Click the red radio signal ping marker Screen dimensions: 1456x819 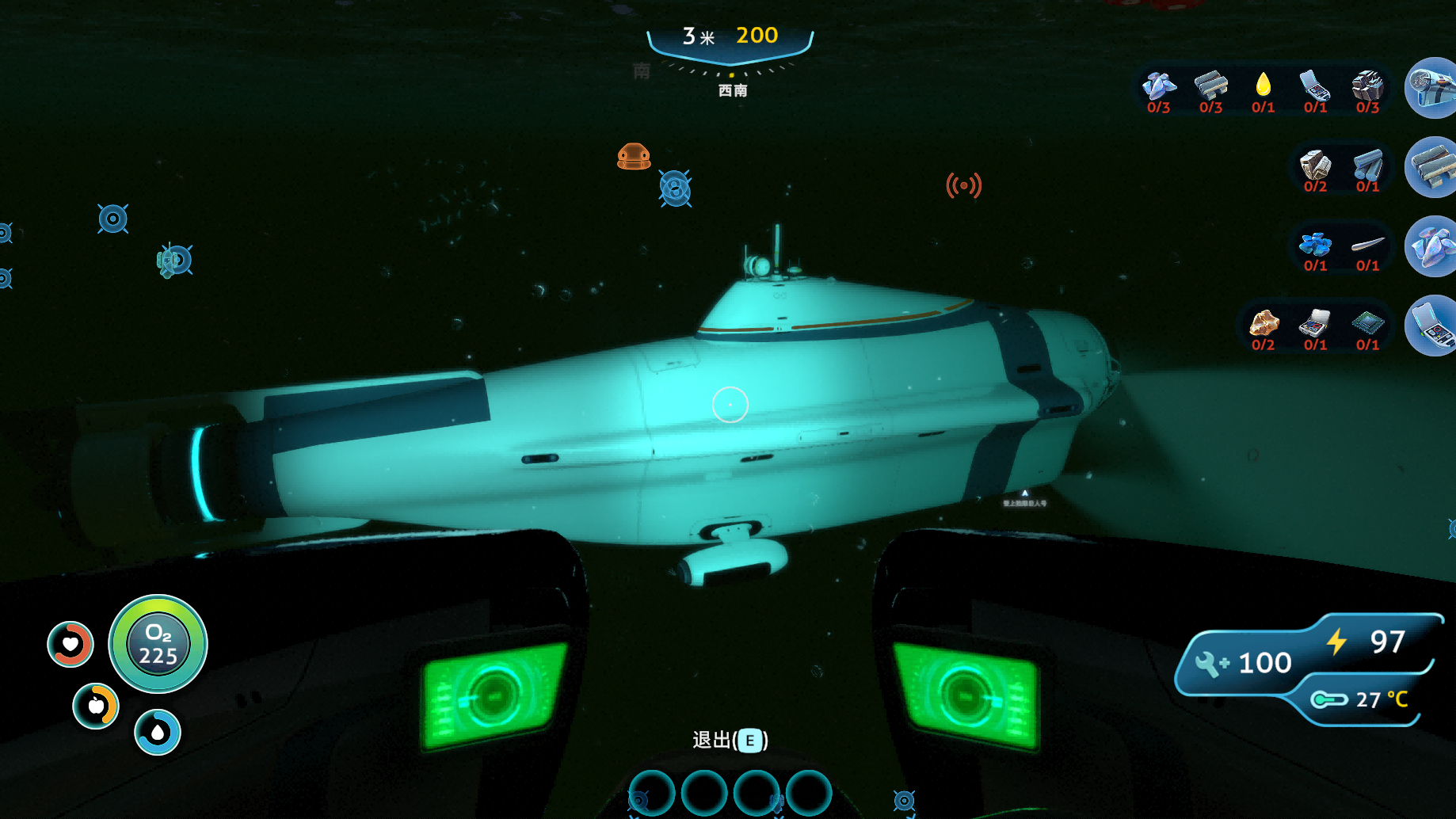pos(963,185)
